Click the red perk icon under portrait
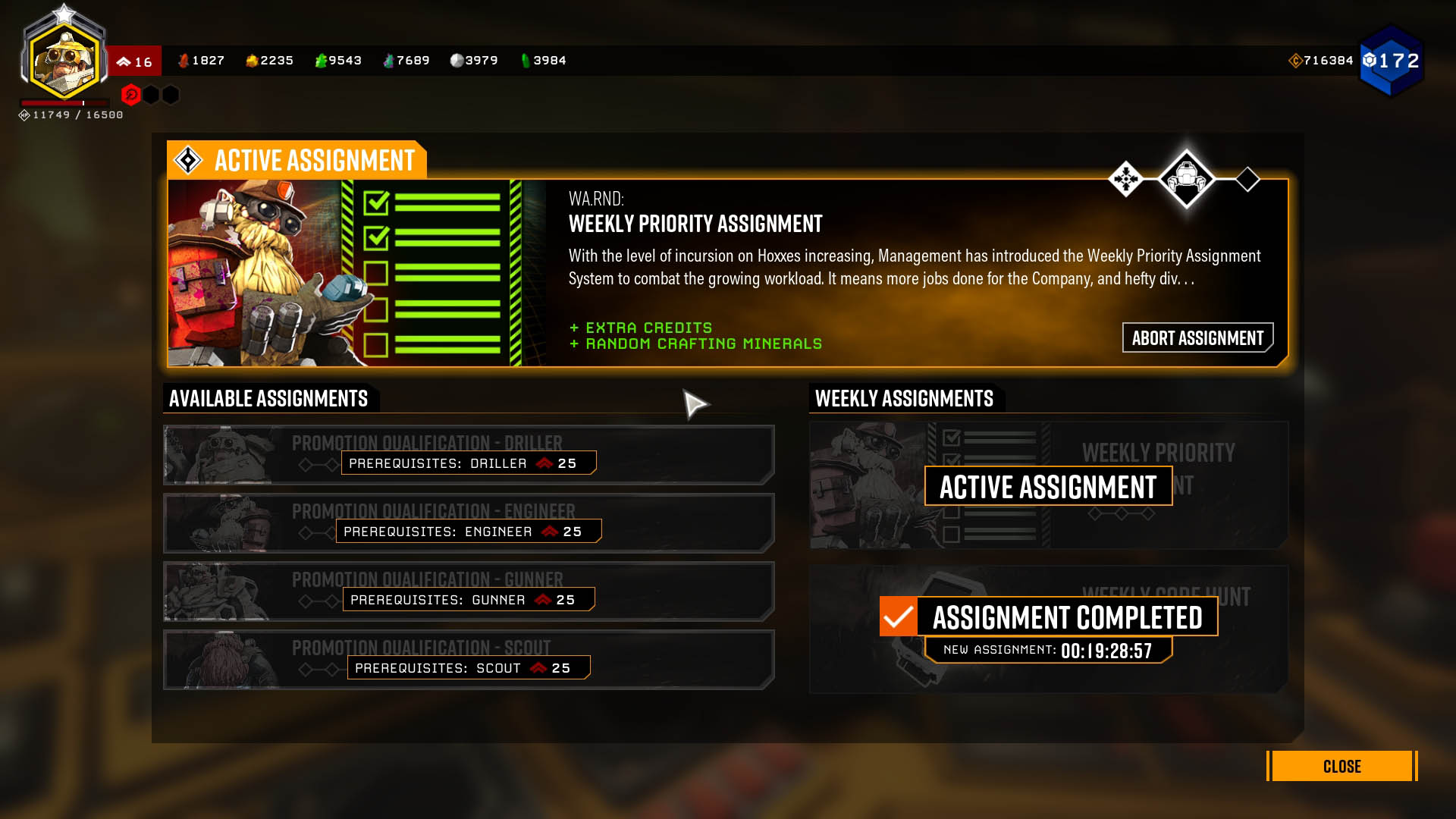 (130, 95)
